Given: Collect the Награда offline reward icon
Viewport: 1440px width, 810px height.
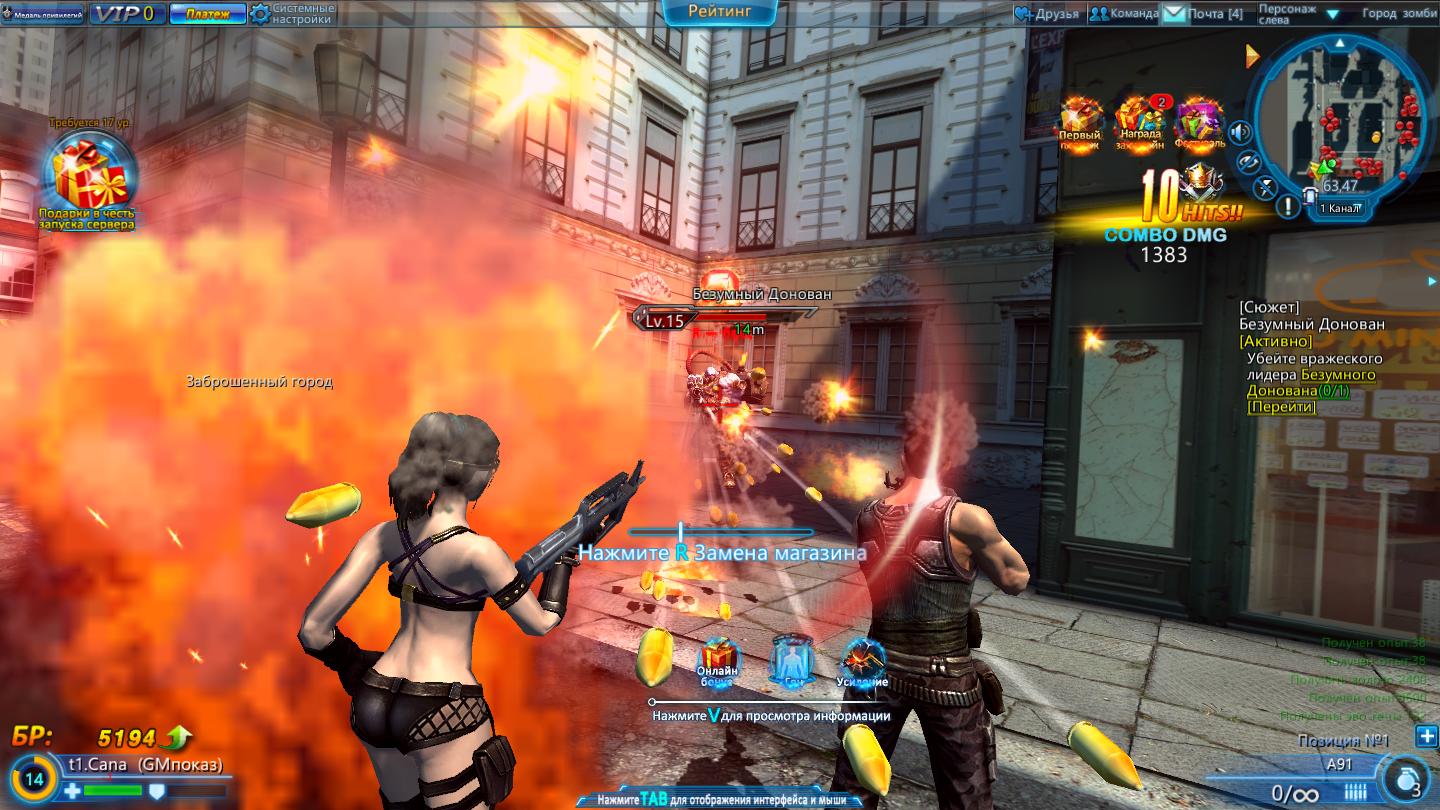Looking at the screenshot, I should coord(1139,122).
